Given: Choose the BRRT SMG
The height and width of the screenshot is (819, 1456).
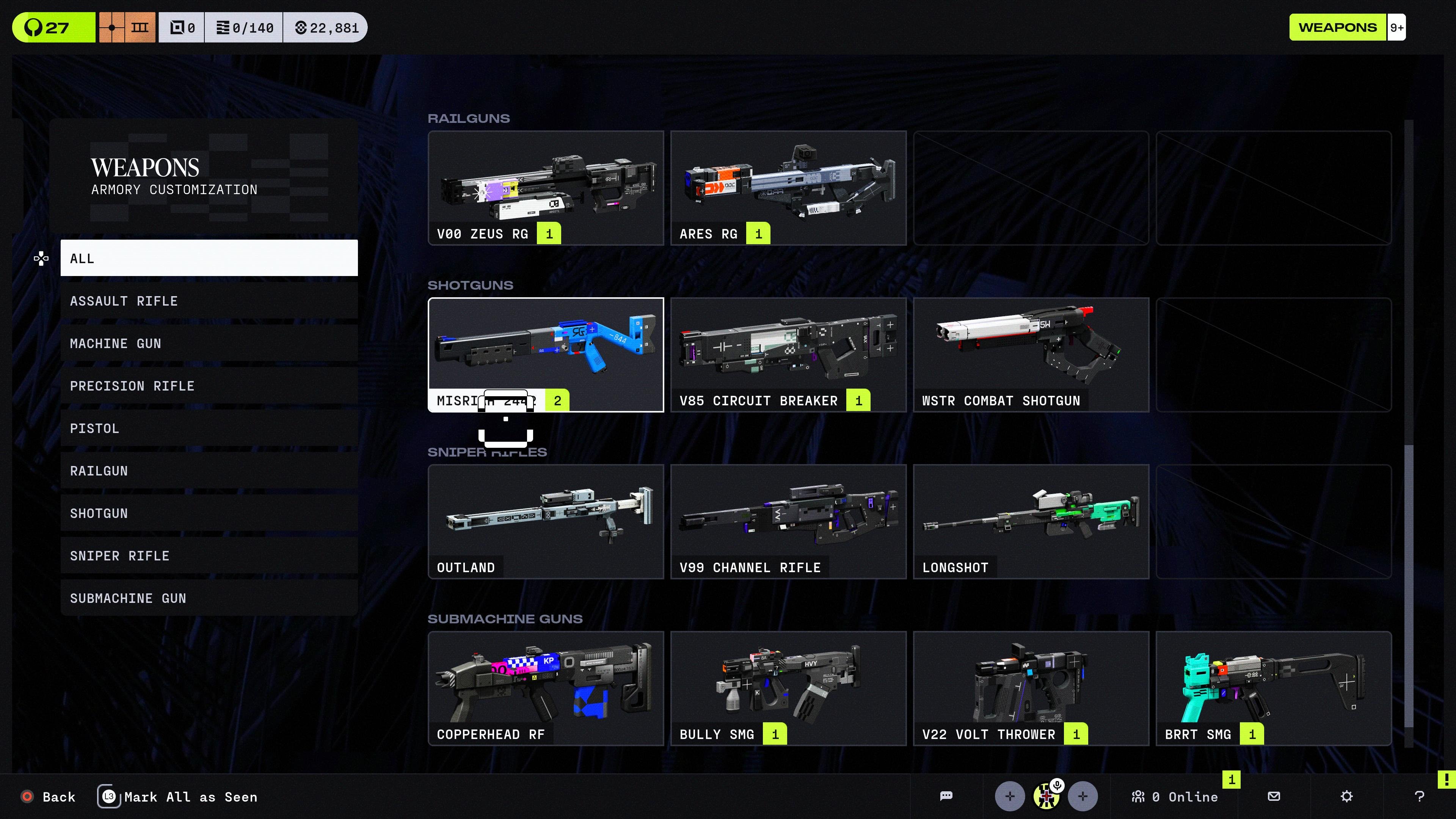Looking at the screenshot, I should pos(1273,688).
